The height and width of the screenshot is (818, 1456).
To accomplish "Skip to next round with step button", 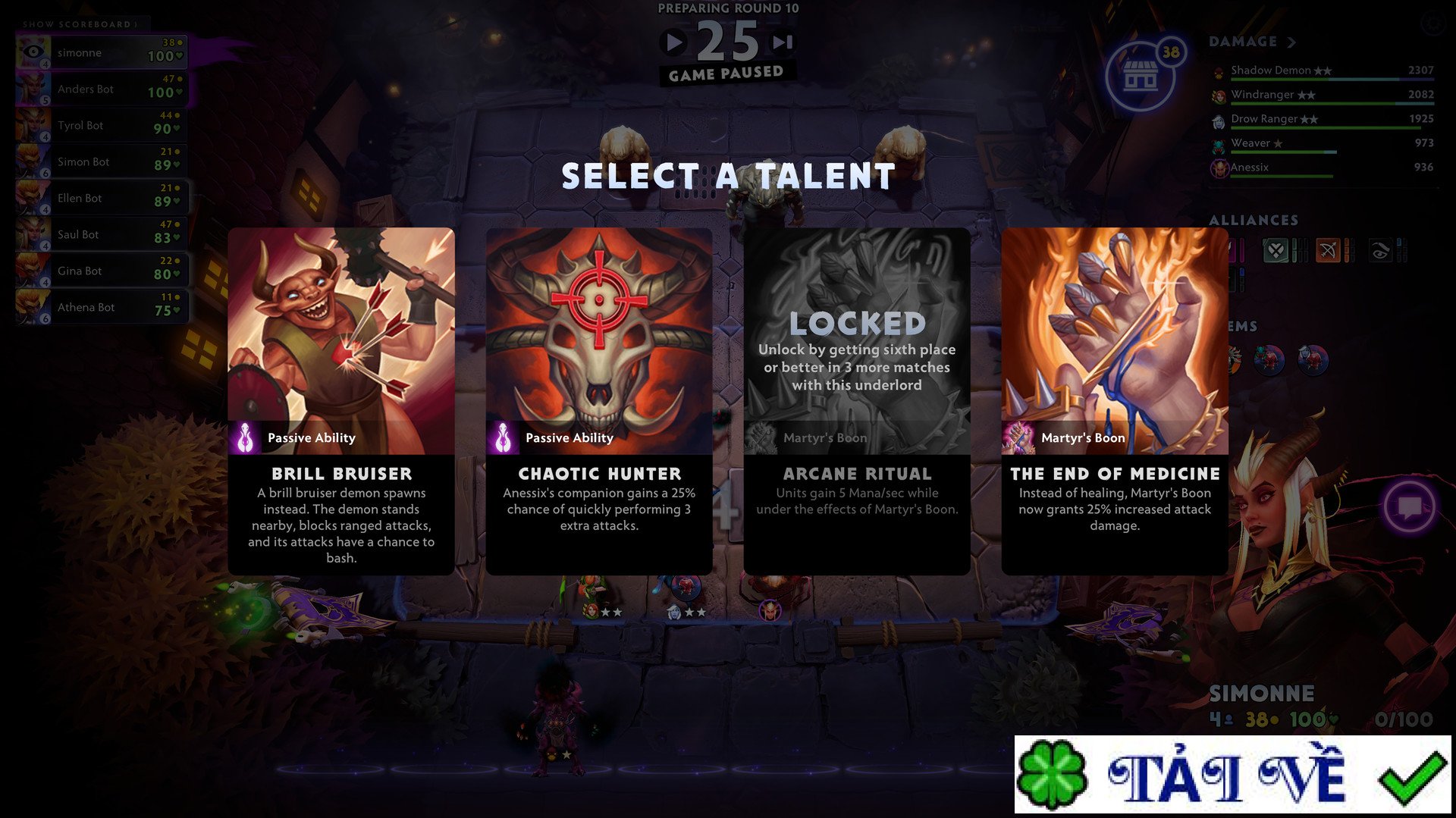I will click(x=783, y=42).
